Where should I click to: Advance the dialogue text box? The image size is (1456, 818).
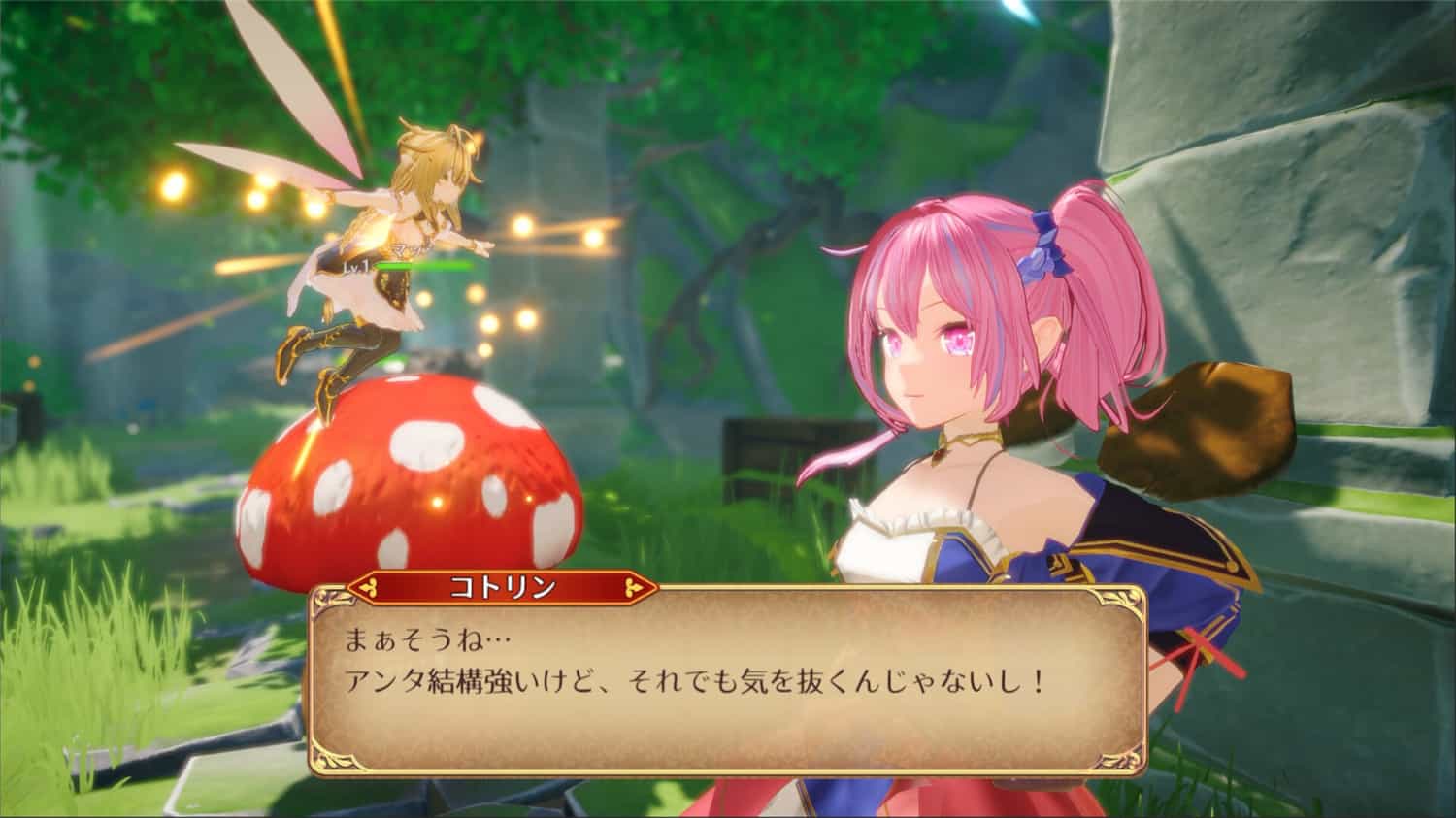[x=728, y=679]
